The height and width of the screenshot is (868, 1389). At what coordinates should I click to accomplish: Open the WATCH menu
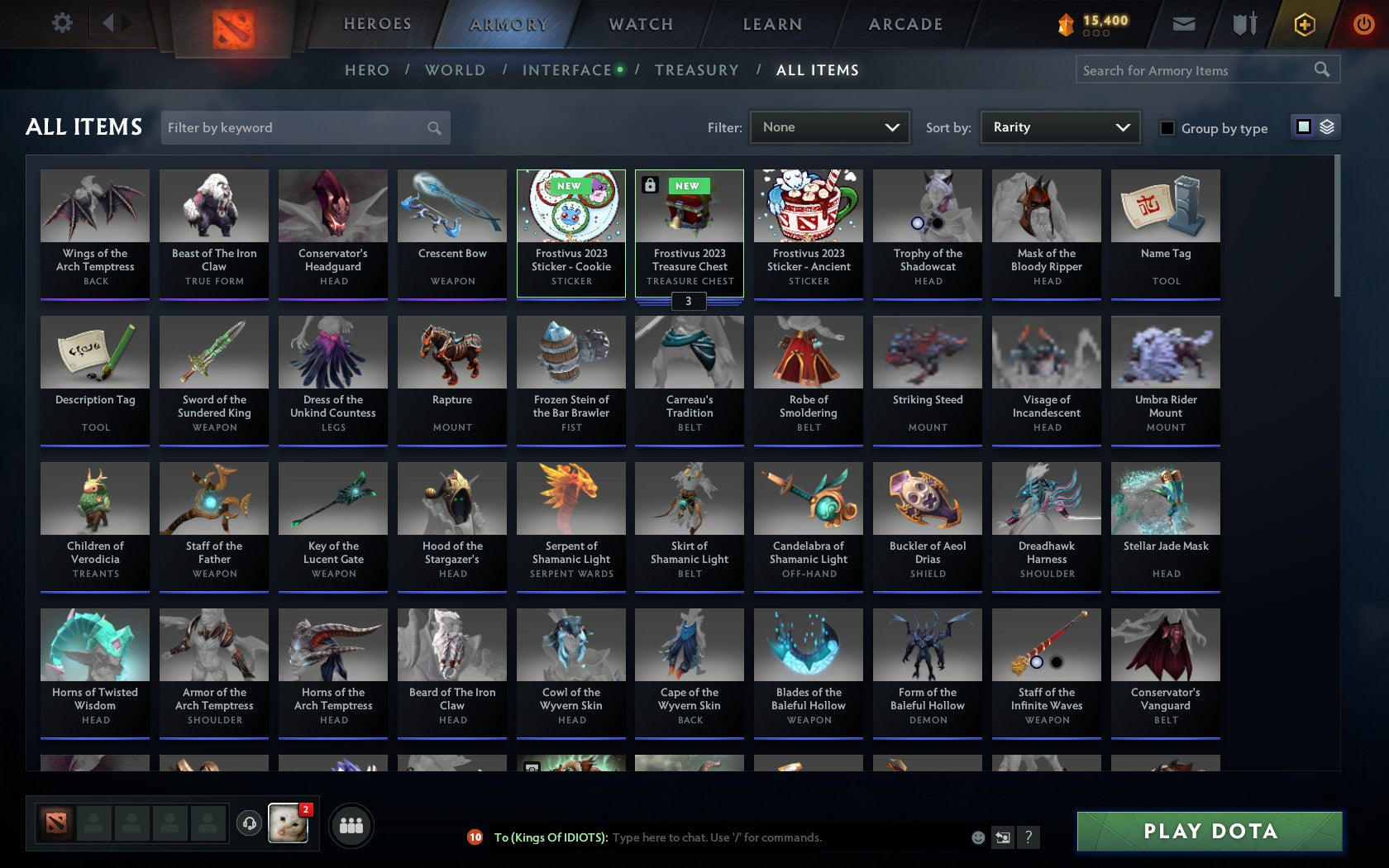pyautogui.click(x=641, y=23)
